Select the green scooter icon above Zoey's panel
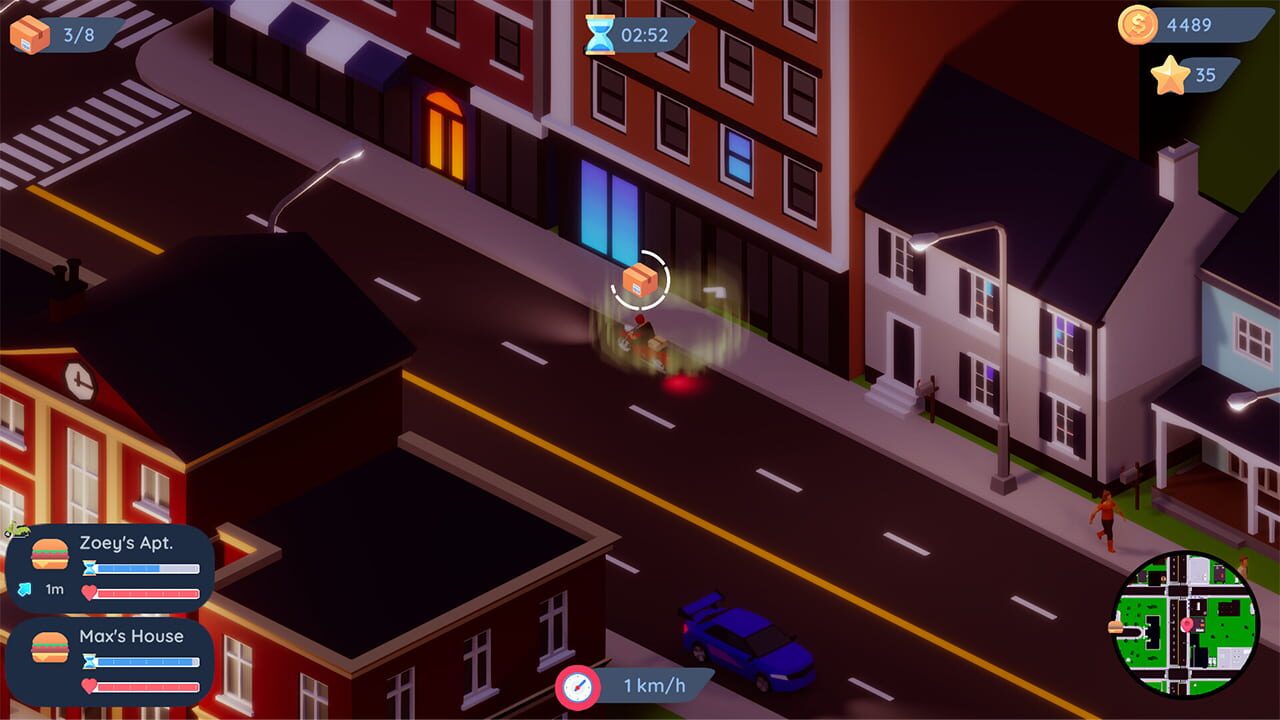This screenshot has height=720, width=1280. point(16,529)
